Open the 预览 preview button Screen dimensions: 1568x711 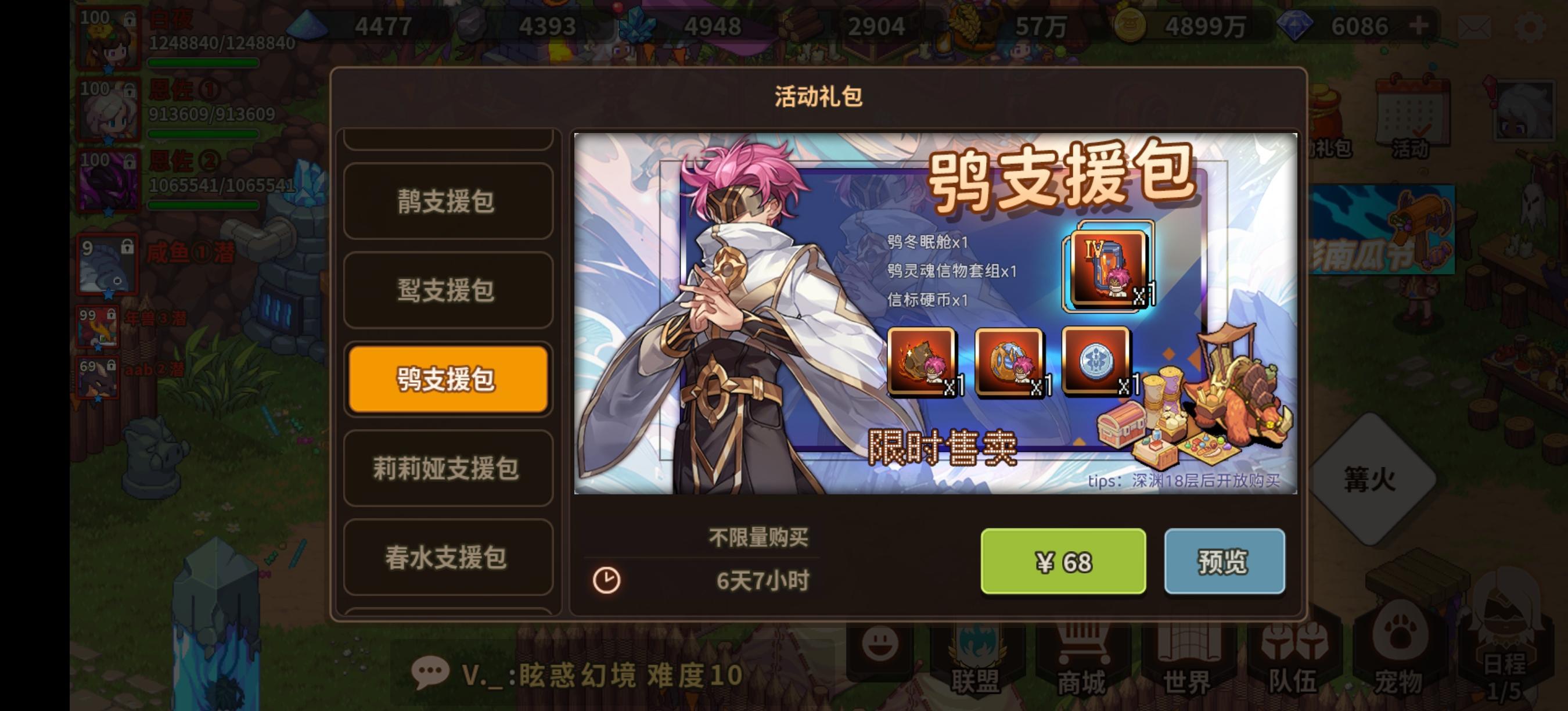[x=1225, y=561]
